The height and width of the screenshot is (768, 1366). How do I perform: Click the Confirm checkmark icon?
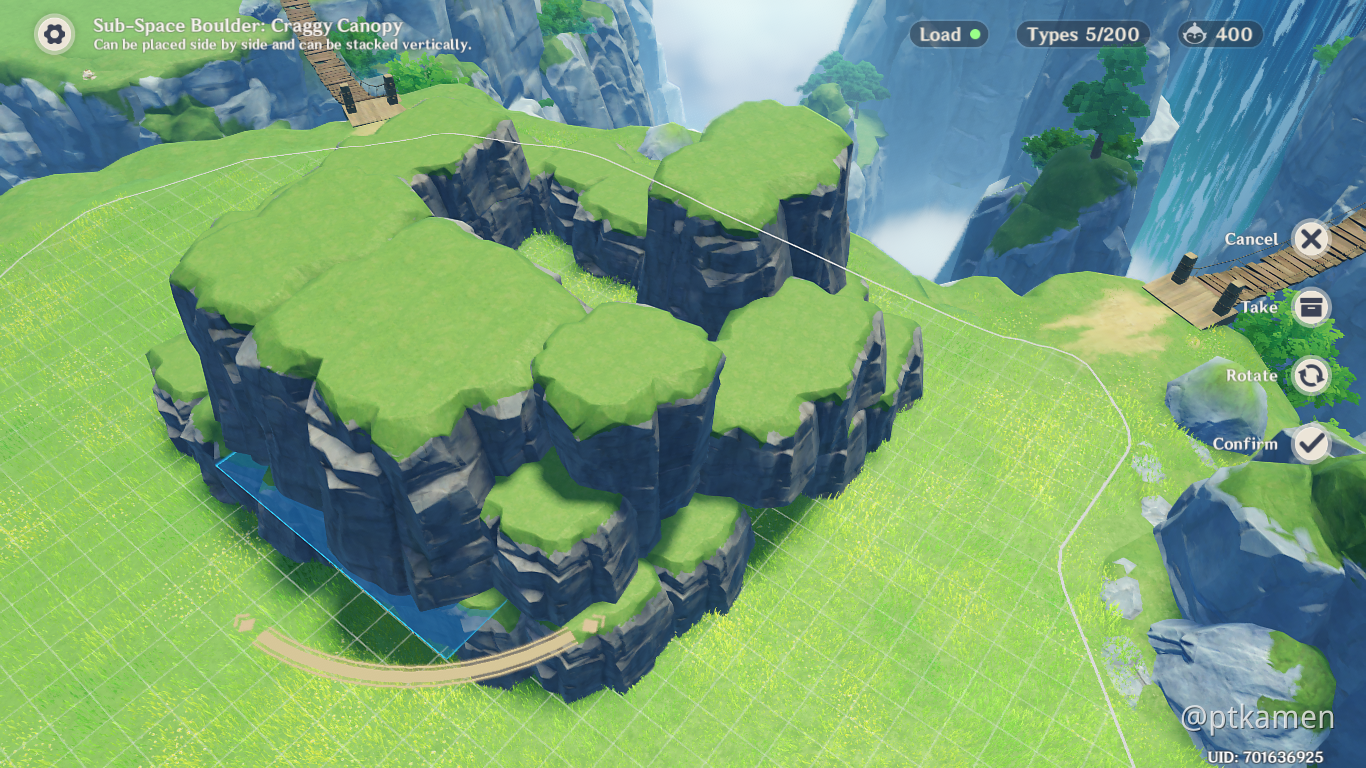click(x=1310, y=443)
